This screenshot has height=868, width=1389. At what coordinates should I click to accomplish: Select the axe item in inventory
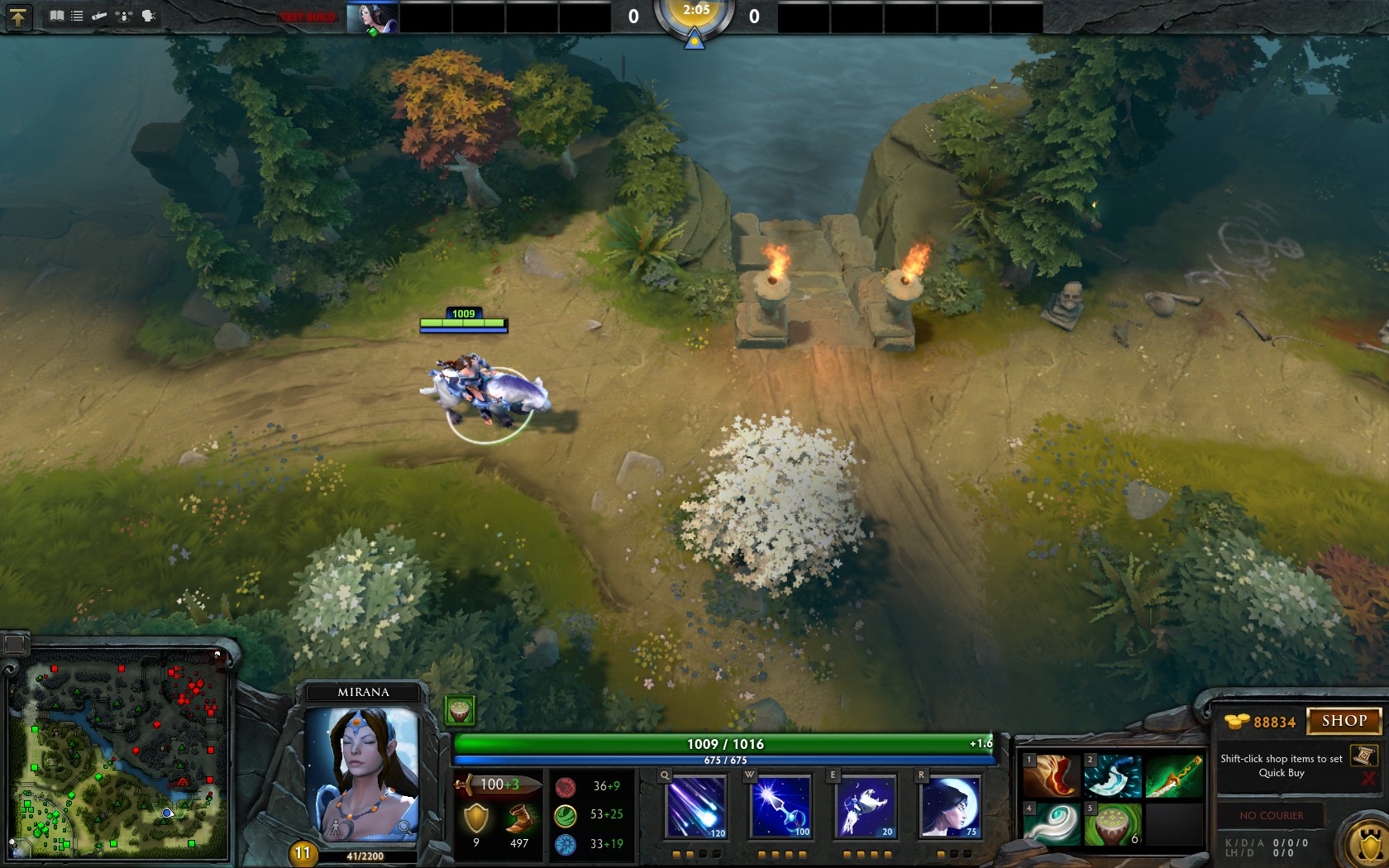pyautogui.click(x=1113, y=775)
